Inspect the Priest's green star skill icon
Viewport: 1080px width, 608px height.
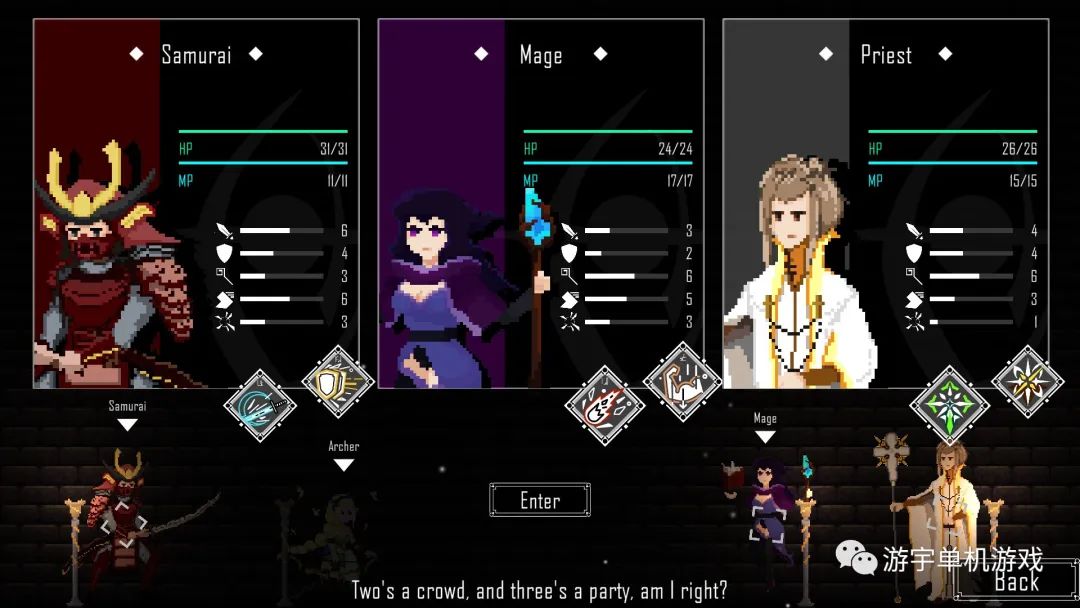coord(949,406)
